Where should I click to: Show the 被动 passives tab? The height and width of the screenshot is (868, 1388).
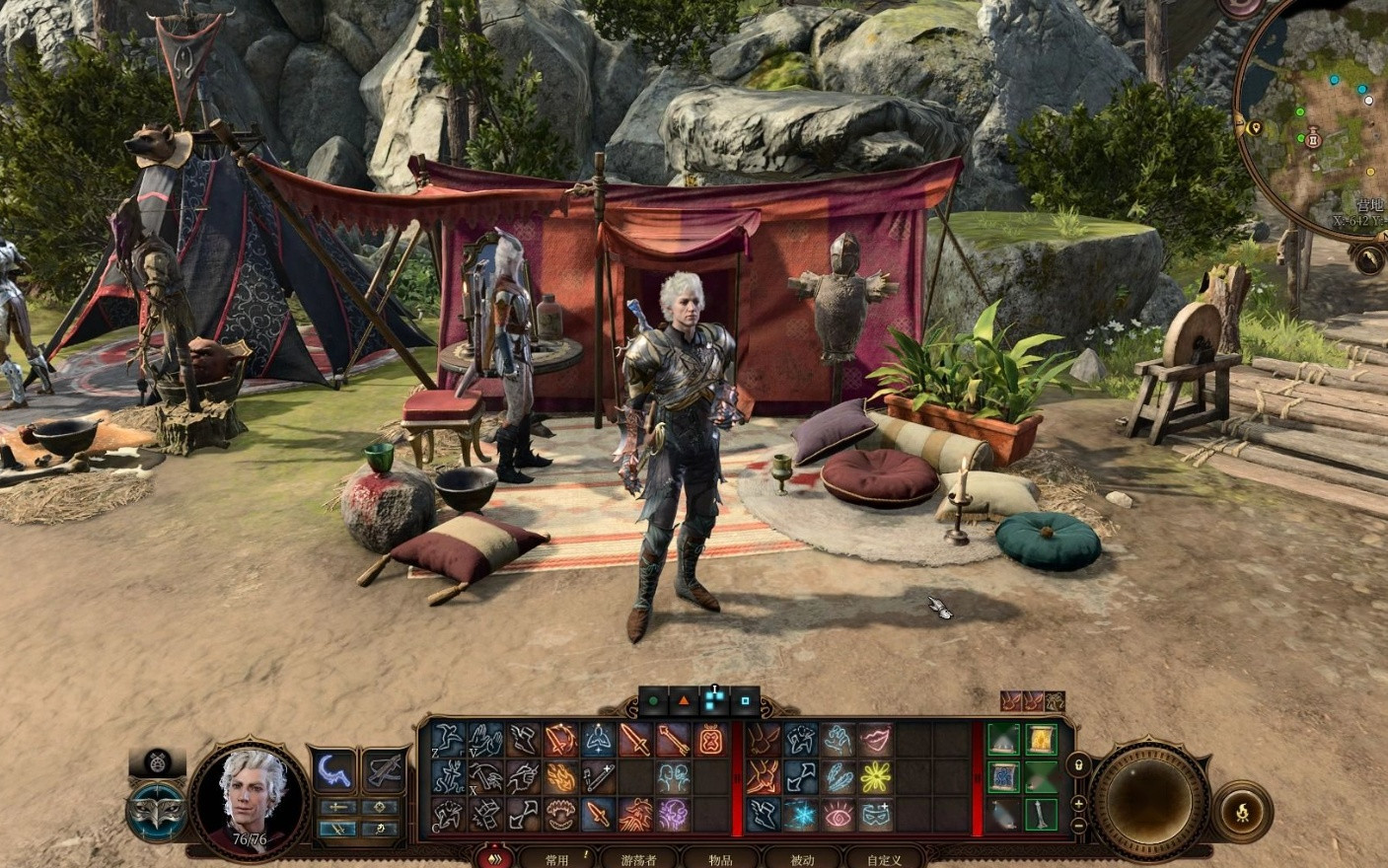[802, 859]
